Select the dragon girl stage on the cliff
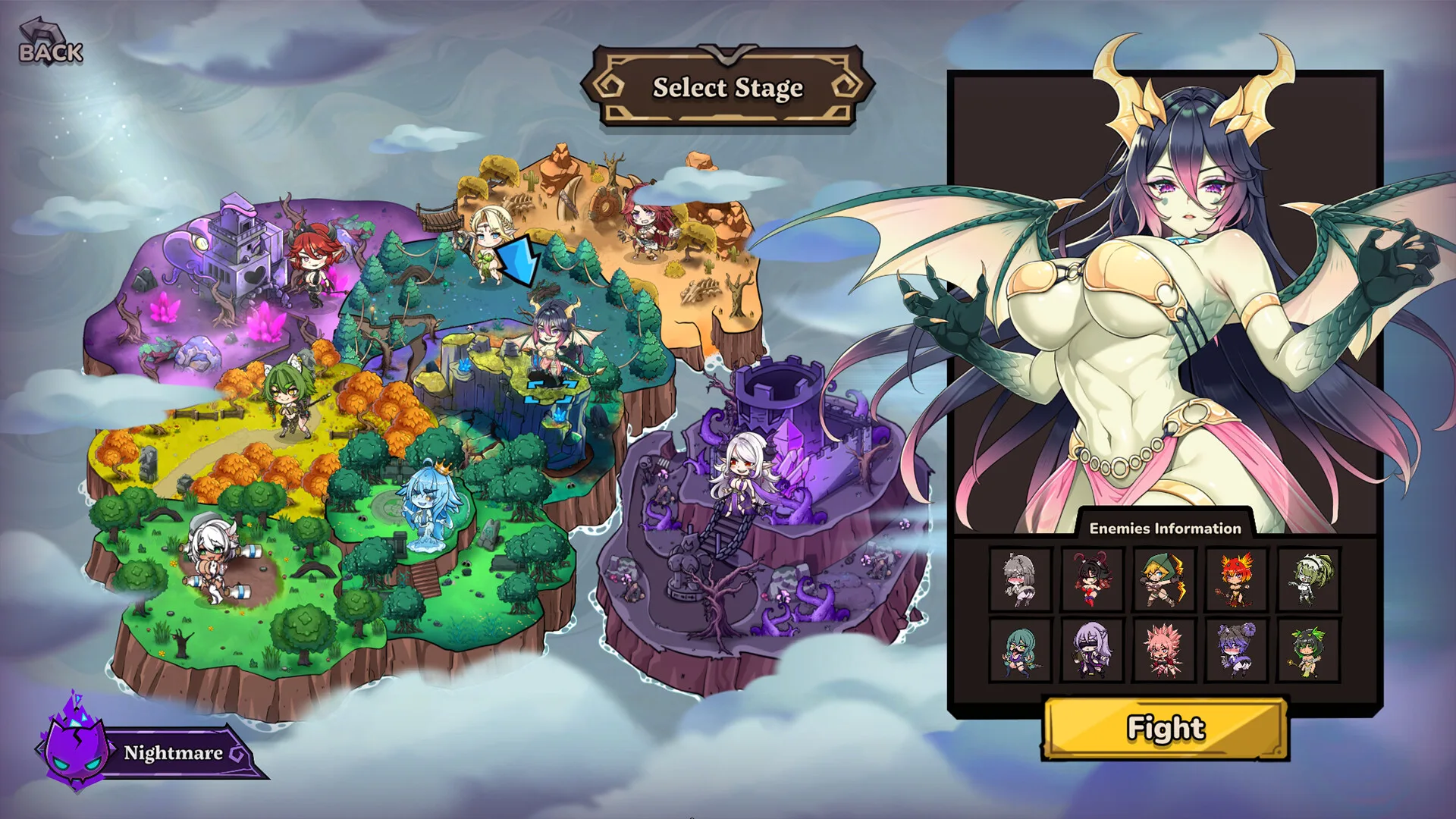This screenshot has width=1456, height=819. pos(552,341)
